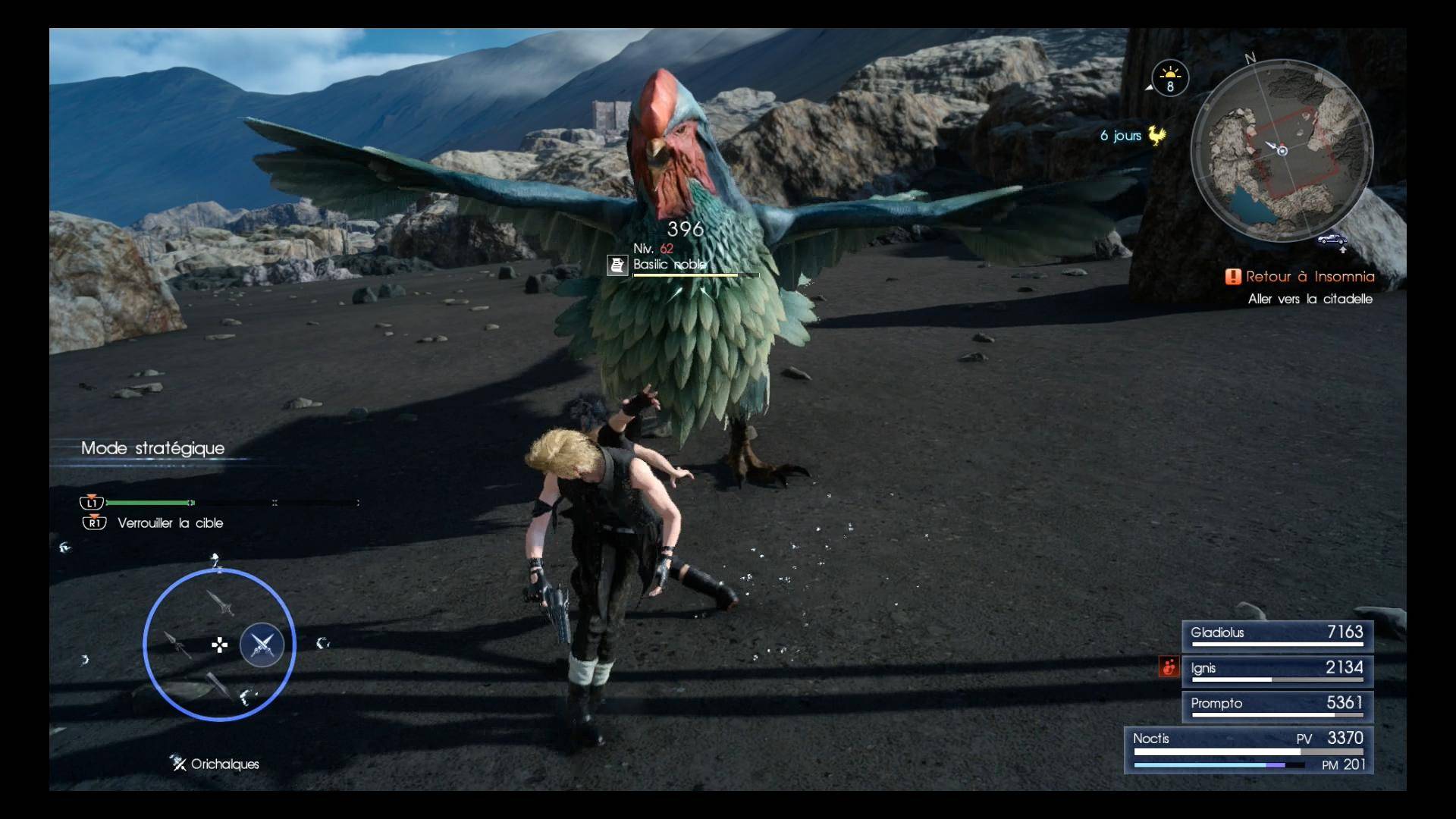The image size is (1456, 819).
Task: Choose the sword in the weapon wheel's top slot
Action: (221, 604)
